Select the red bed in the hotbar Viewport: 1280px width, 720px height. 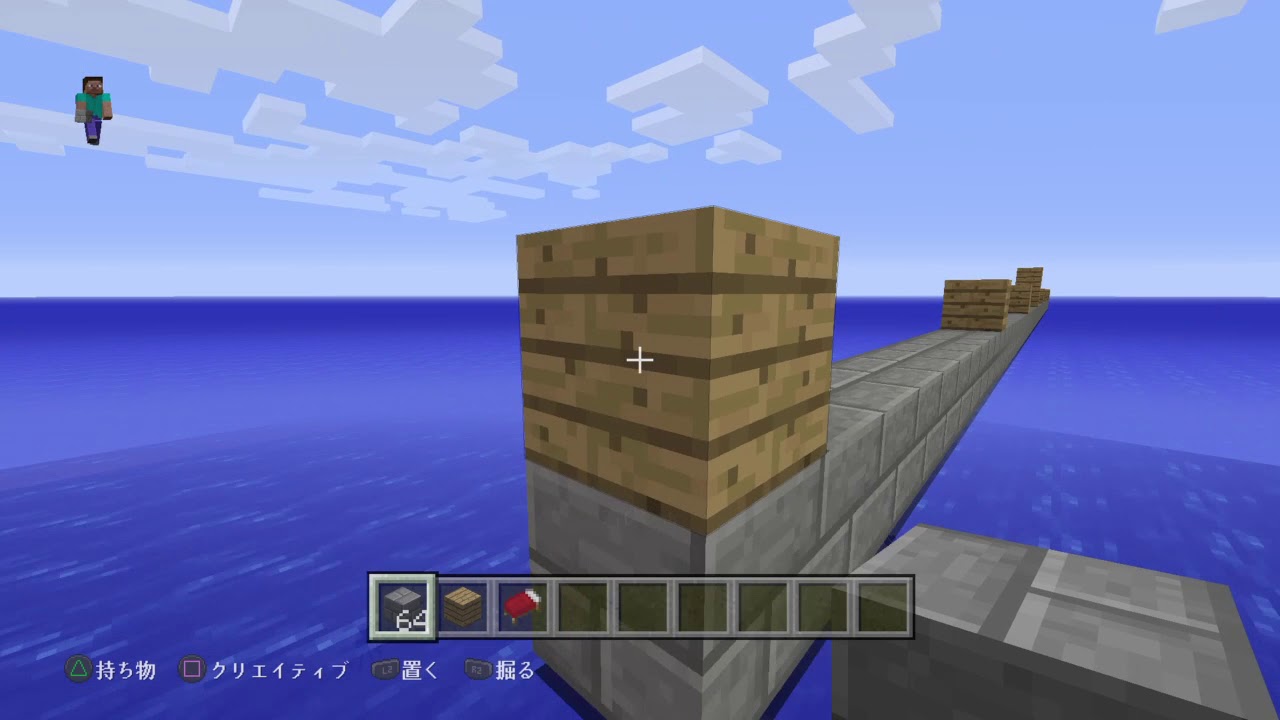point(523,604)
